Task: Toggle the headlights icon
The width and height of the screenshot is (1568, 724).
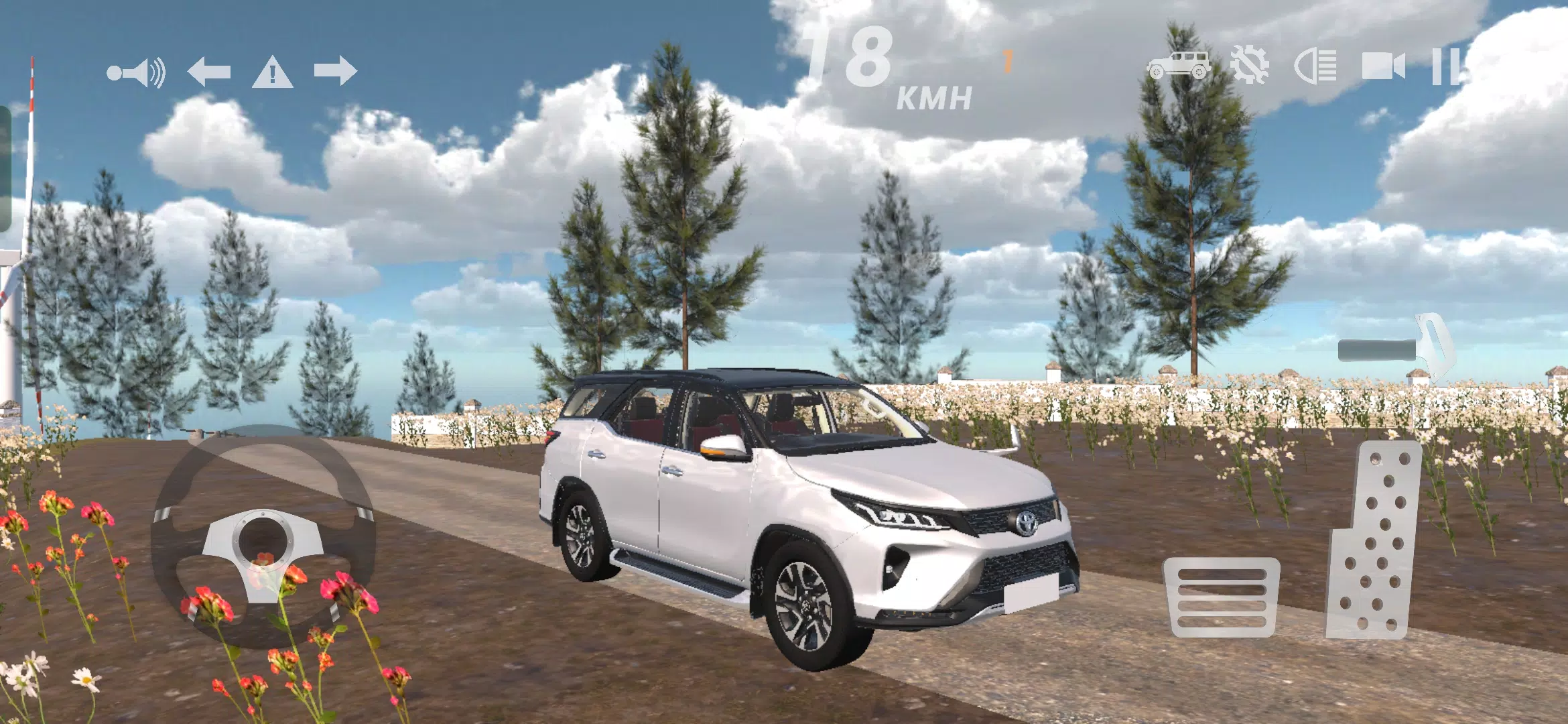Action: point(1315,66)
